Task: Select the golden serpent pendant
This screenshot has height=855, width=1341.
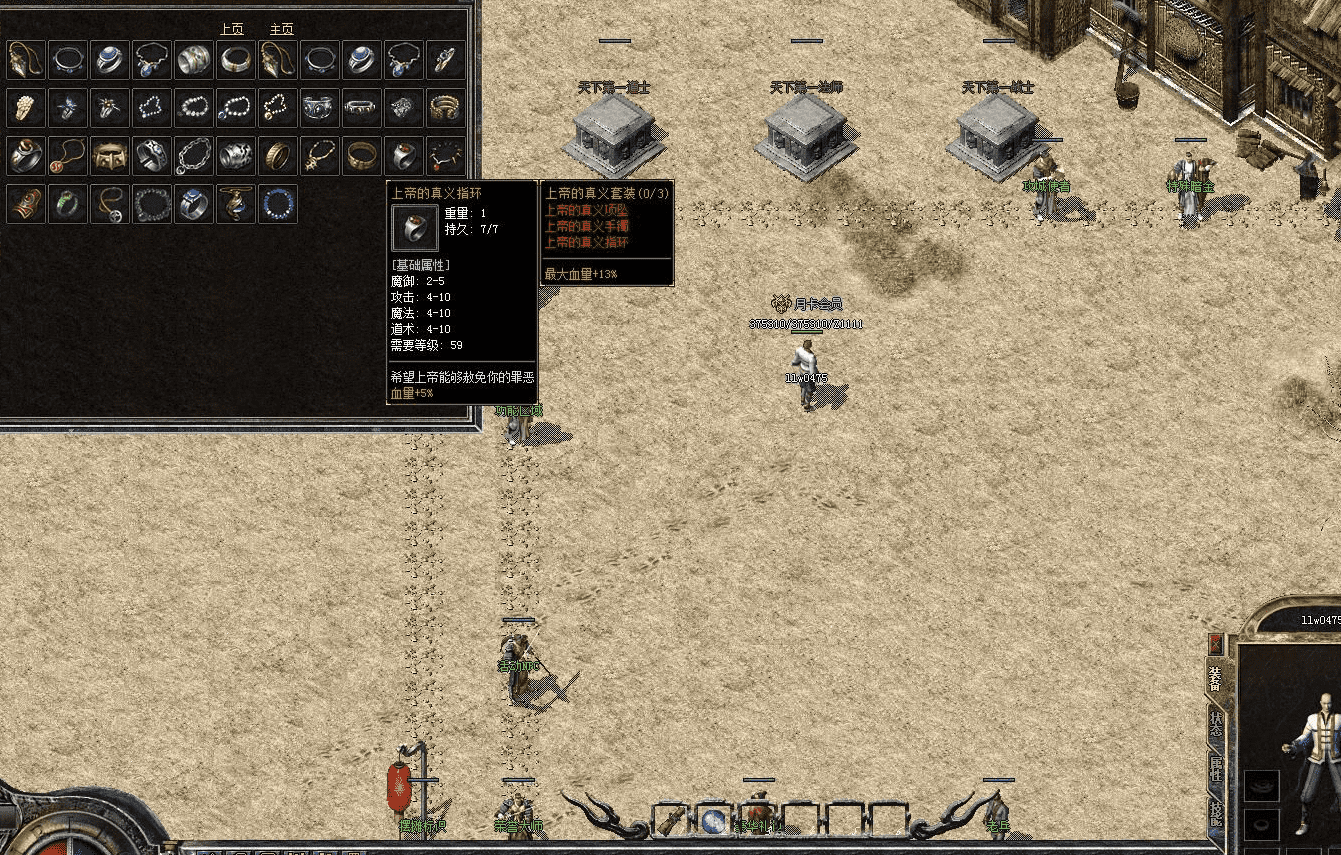Action: 236,204
